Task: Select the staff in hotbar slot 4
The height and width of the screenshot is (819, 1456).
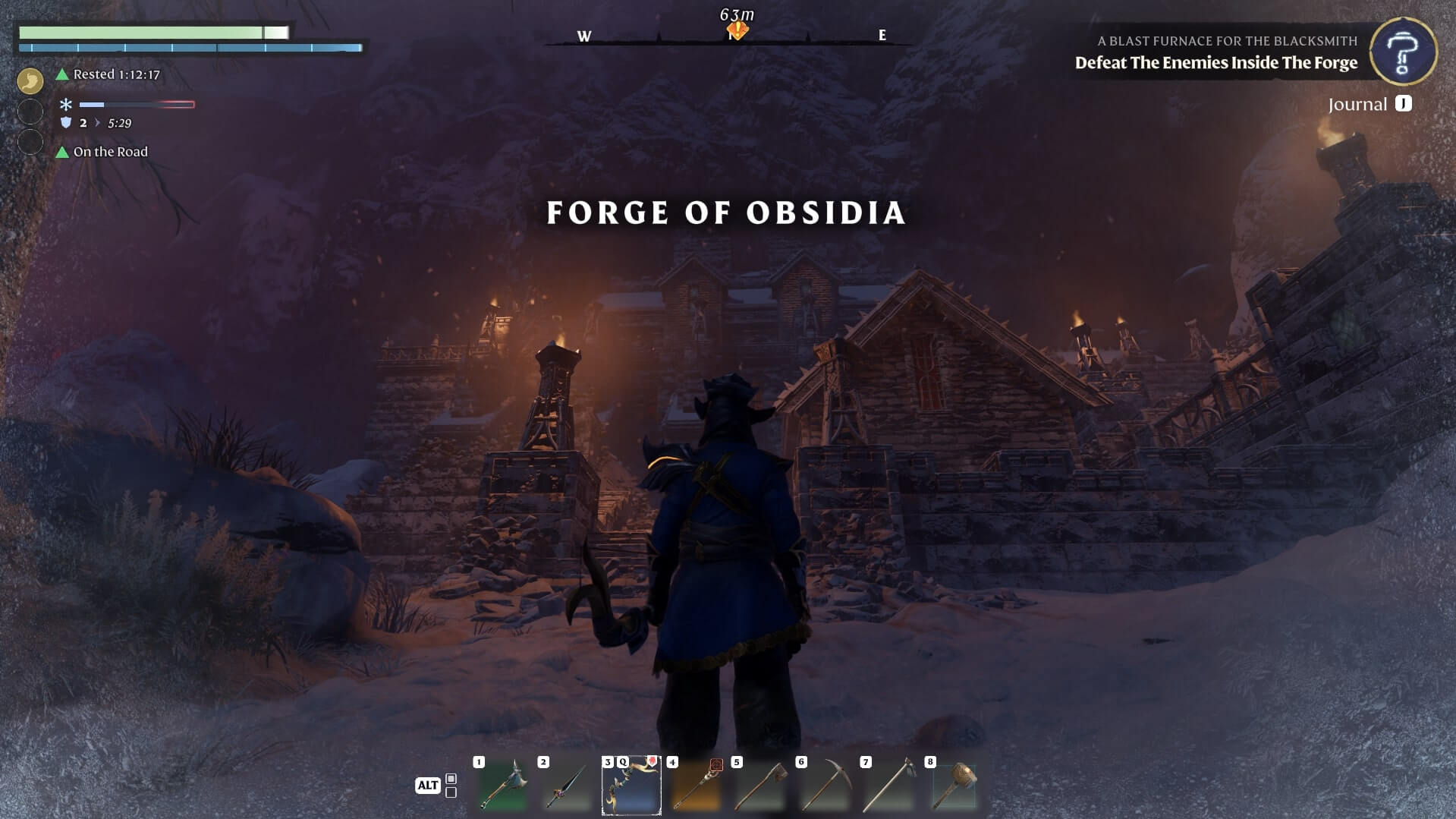Action: point(696,786)
